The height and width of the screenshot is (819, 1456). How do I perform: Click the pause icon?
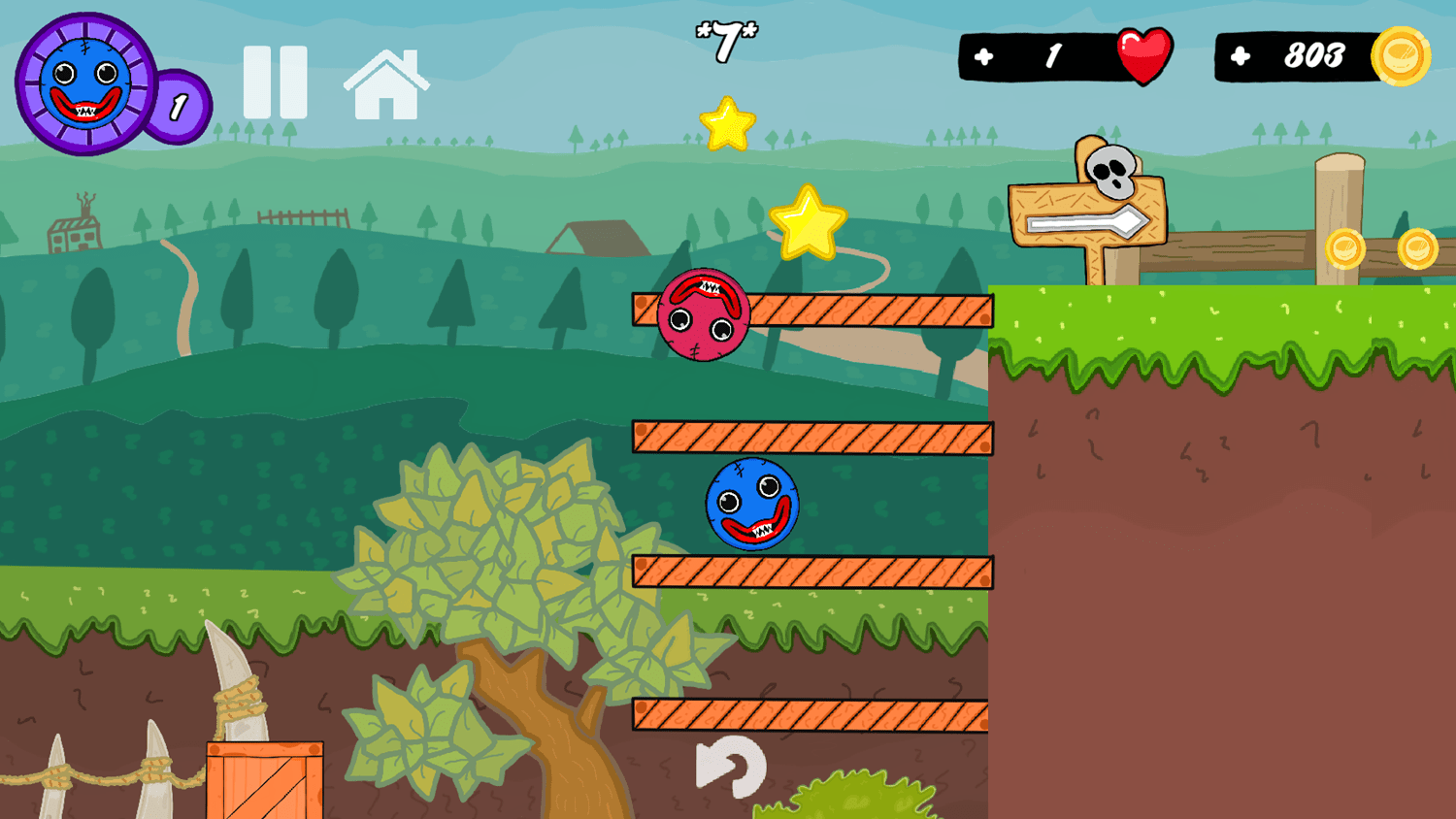(275, 82)
